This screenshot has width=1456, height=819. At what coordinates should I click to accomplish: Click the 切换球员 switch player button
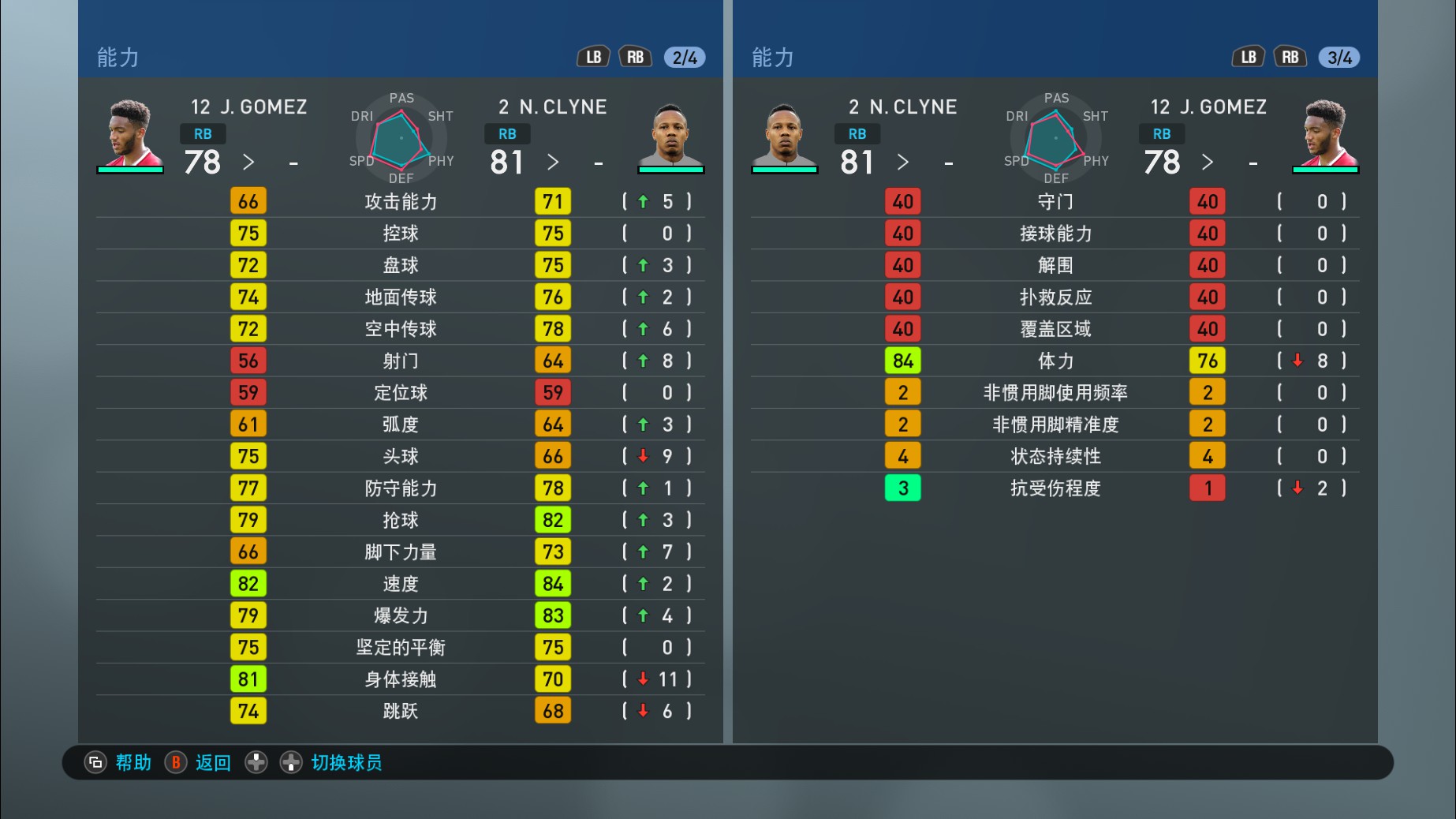[x=345, y=763]
